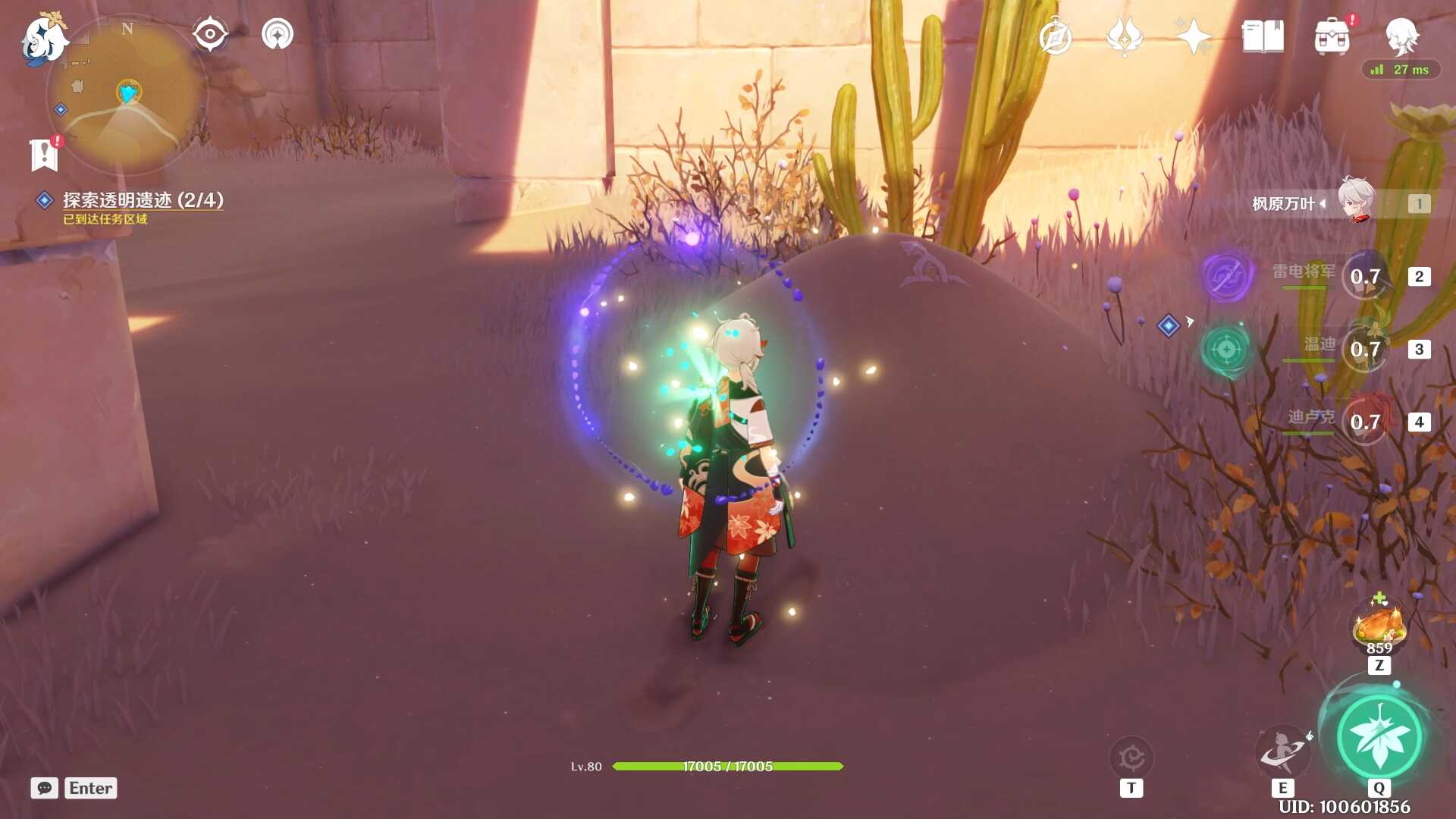Open the chat speech bubble
This screenshot has height=819, width=1456.
point(44,788)
